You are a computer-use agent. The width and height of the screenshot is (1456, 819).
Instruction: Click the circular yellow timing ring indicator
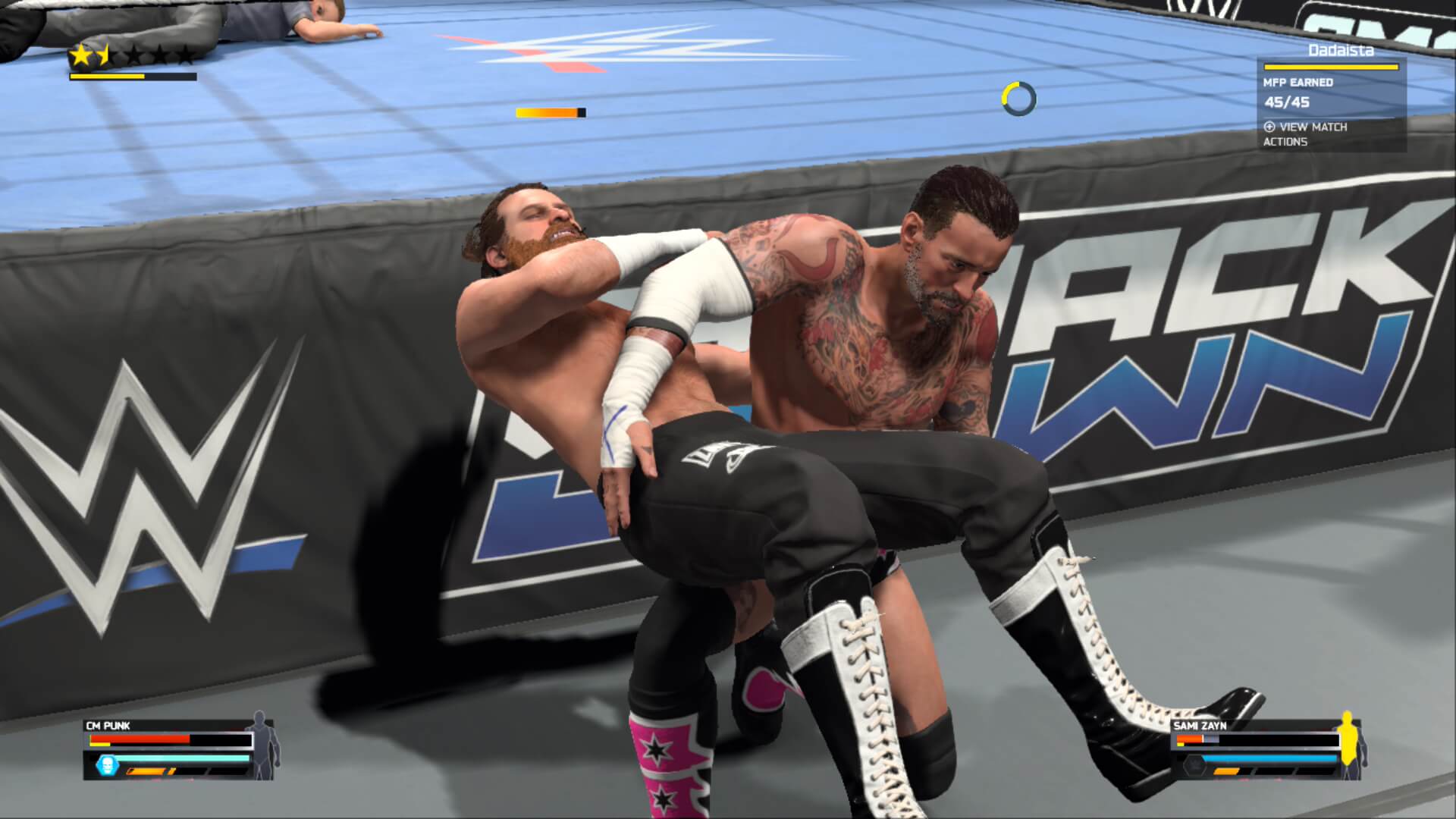[x=1018, y=99]
